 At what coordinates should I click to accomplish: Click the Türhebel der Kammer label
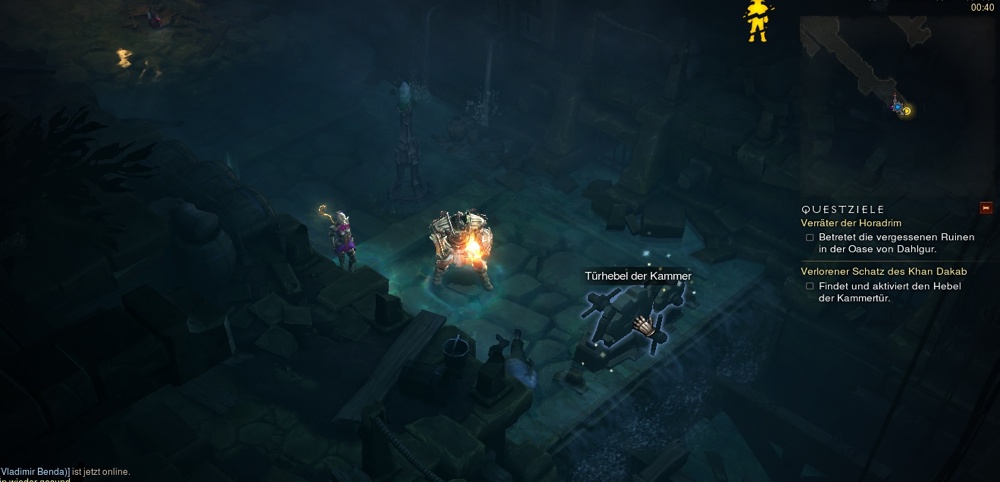(638, 276)
